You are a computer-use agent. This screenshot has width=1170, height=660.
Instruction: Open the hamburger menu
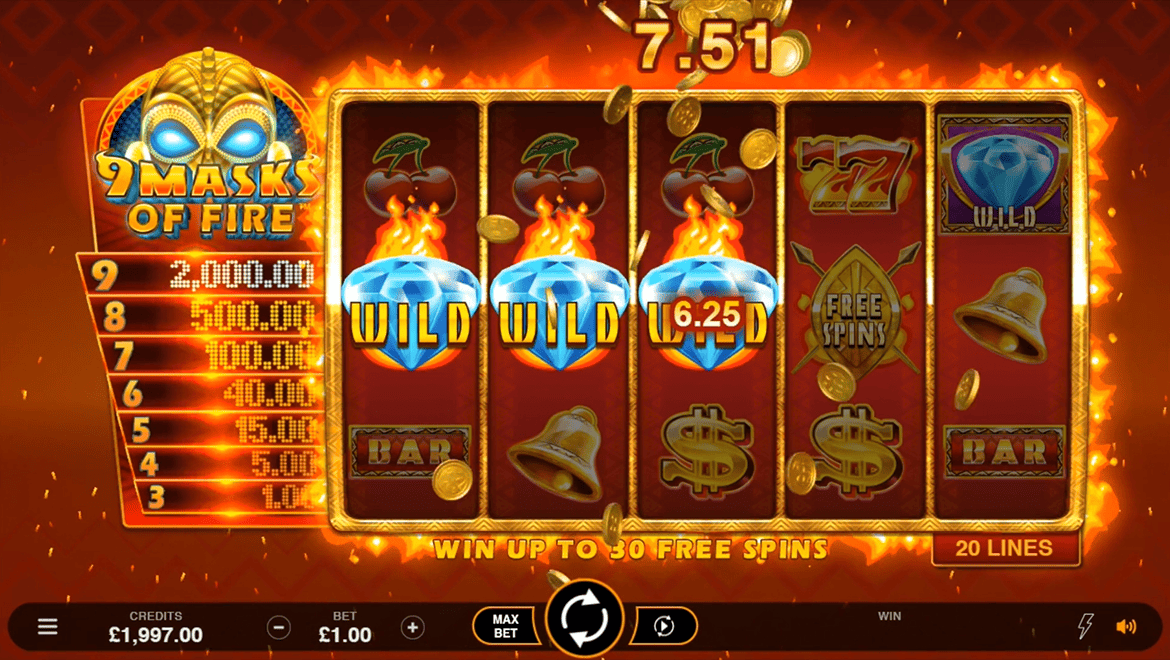coord(47,627)
